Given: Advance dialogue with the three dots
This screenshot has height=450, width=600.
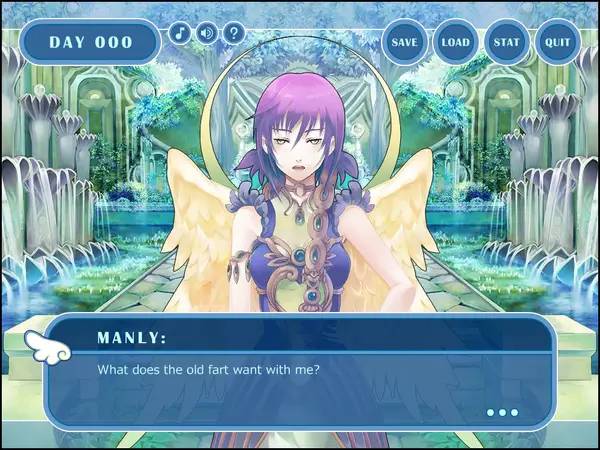Looking at the screenshot, I should [x=502, y=412].
